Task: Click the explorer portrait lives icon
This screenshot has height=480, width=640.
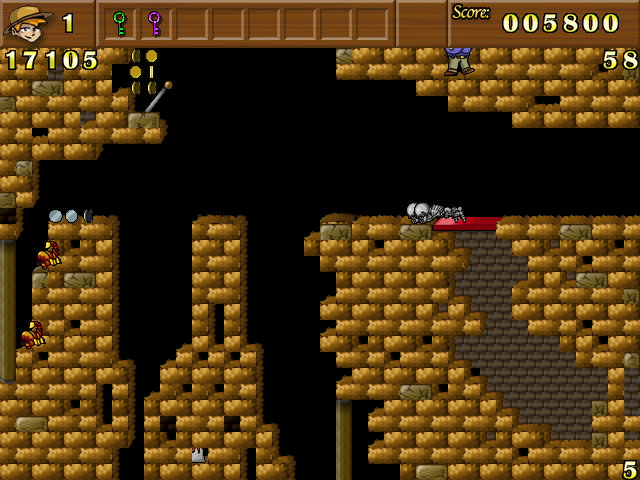Action: 28,23
